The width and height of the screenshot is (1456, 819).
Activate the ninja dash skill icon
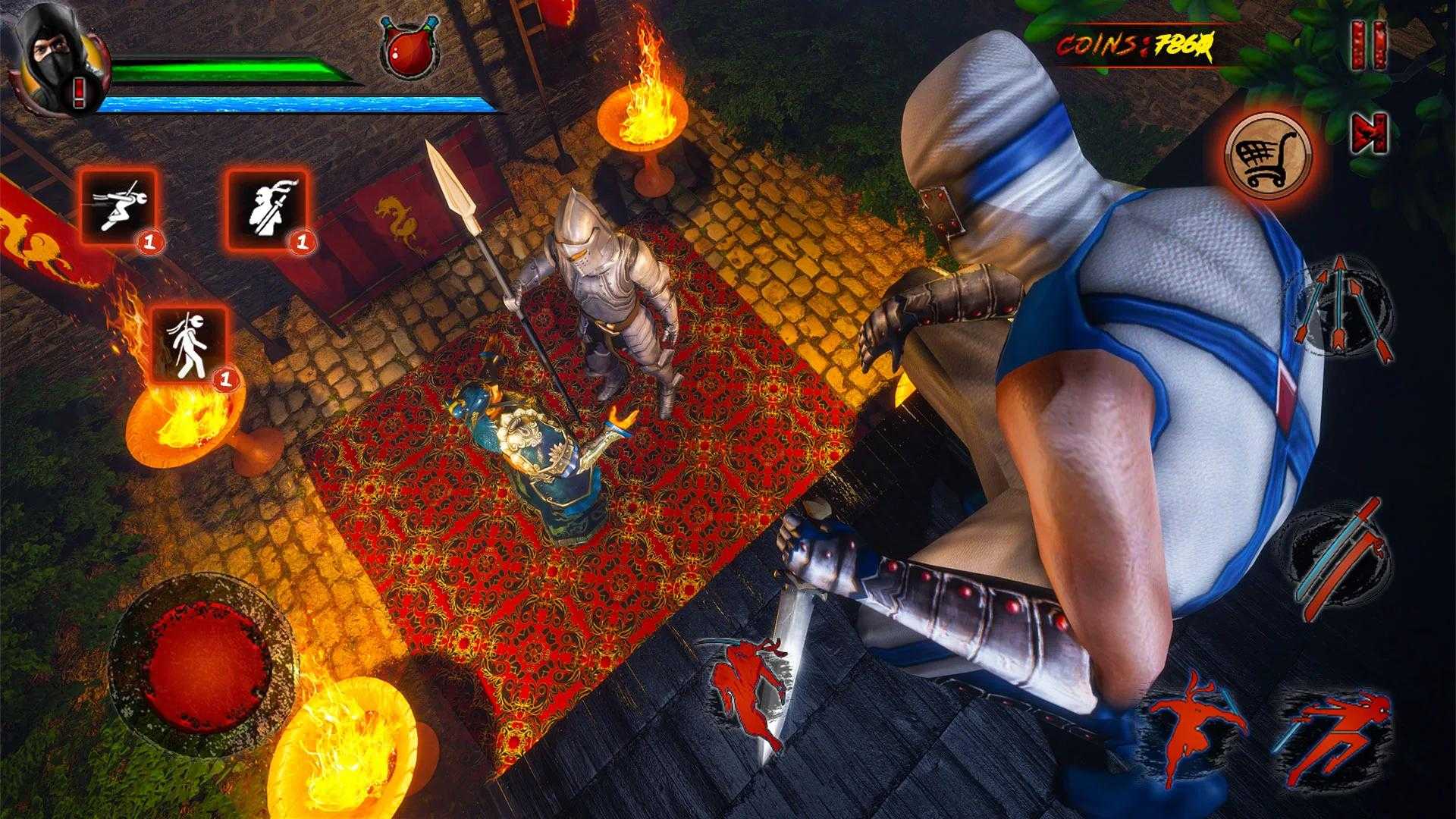pos(120,205)
